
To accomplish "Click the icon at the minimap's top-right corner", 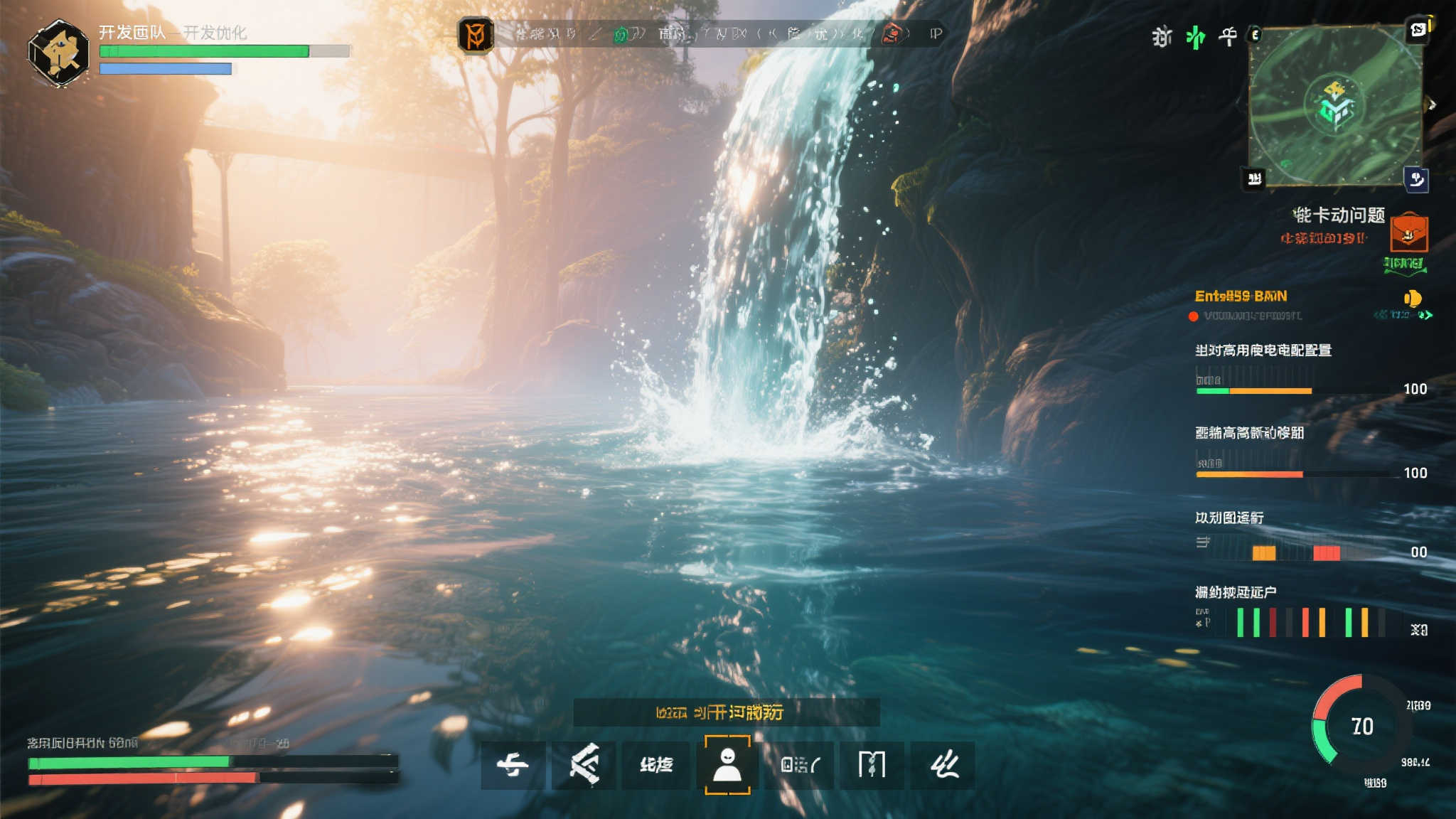I will click(x=1418, y=30).
